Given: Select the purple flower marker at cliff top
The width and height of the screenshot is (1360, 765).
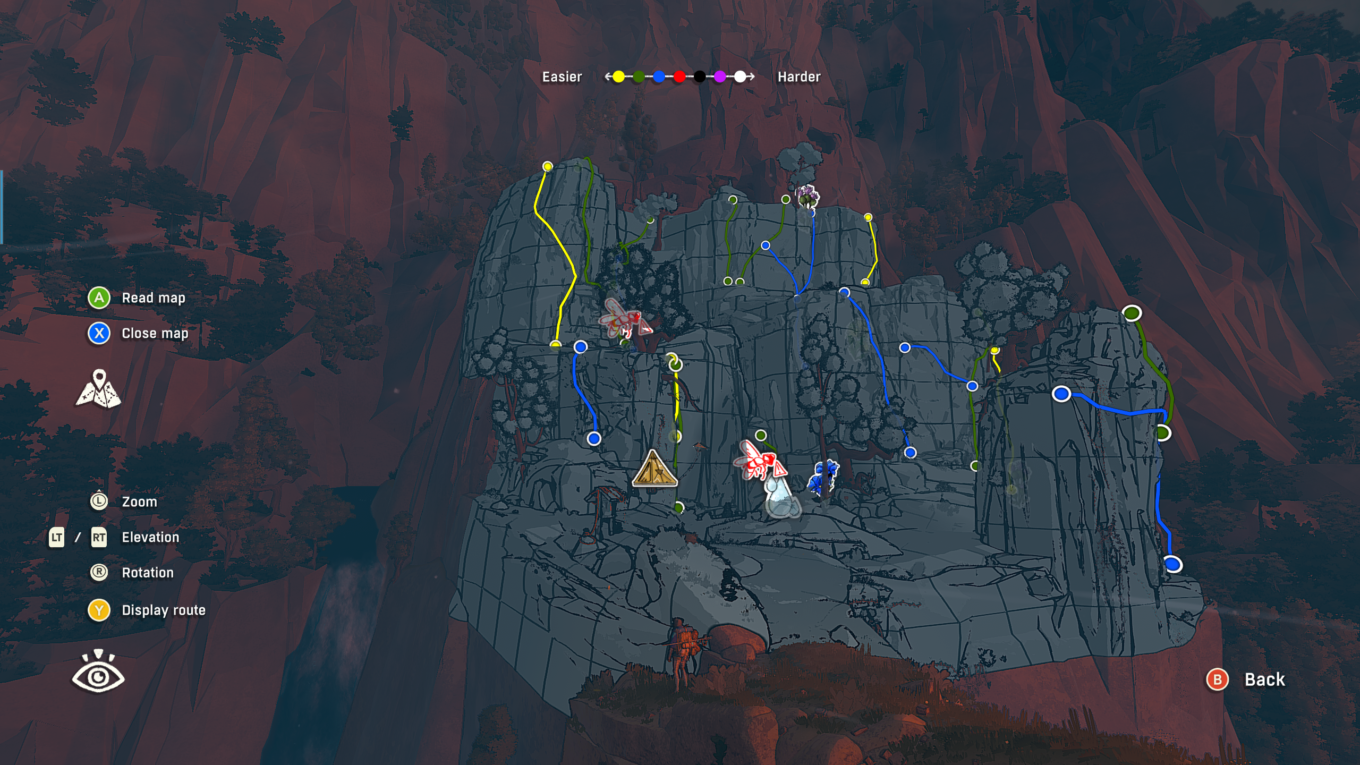Looking at the screenshot, I should click(807, 195).
